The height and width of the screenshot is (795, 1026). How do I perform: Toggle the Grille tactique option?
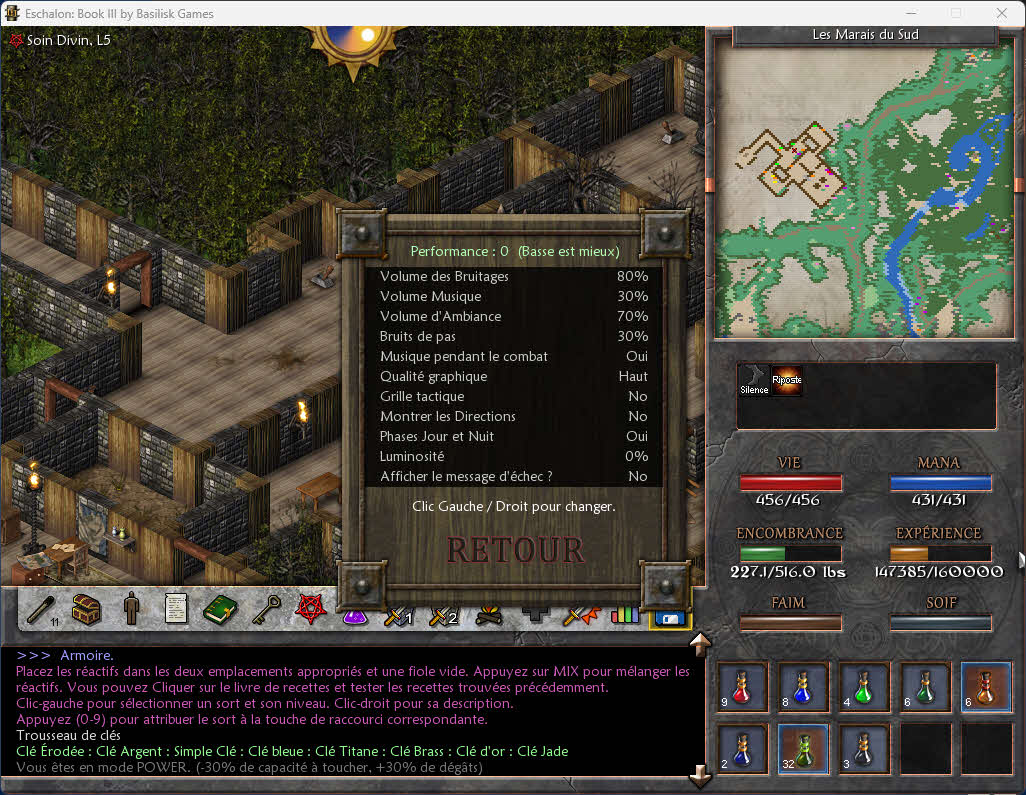click(x=514, y=396)
